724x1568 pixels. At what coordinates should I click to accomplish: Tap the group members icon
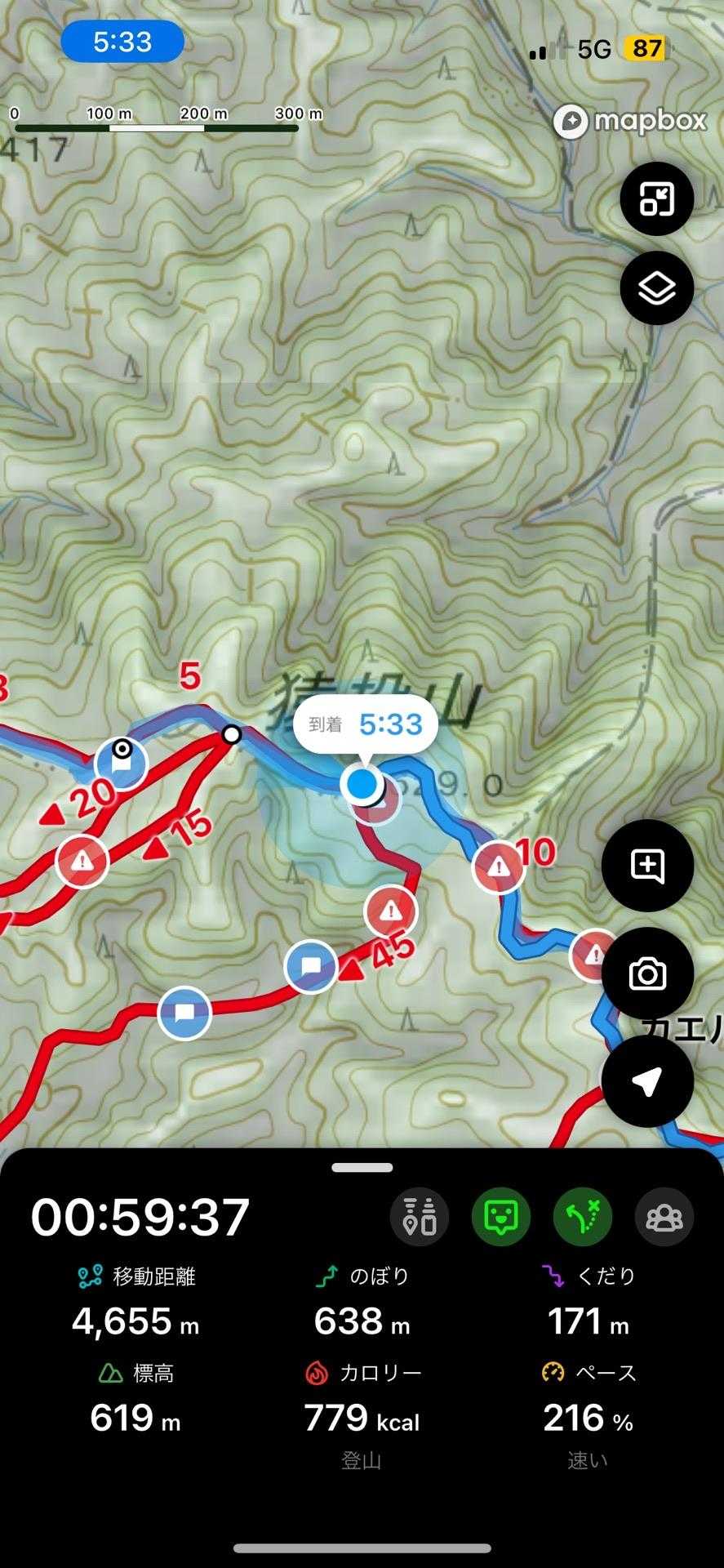664,1217
